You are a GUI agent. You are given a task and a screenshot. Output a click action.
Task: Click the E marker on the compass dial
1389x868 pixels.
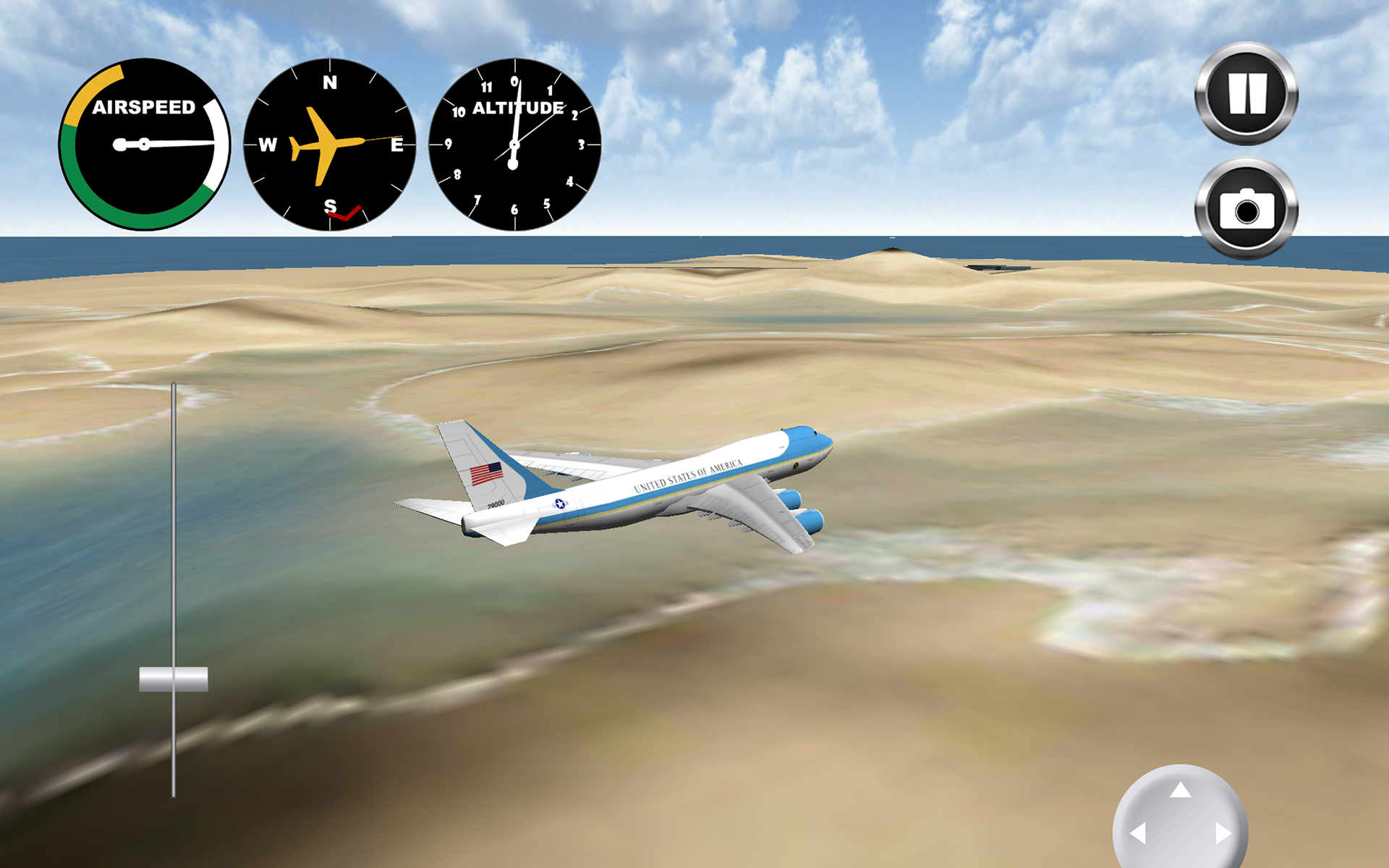point(399,145)
